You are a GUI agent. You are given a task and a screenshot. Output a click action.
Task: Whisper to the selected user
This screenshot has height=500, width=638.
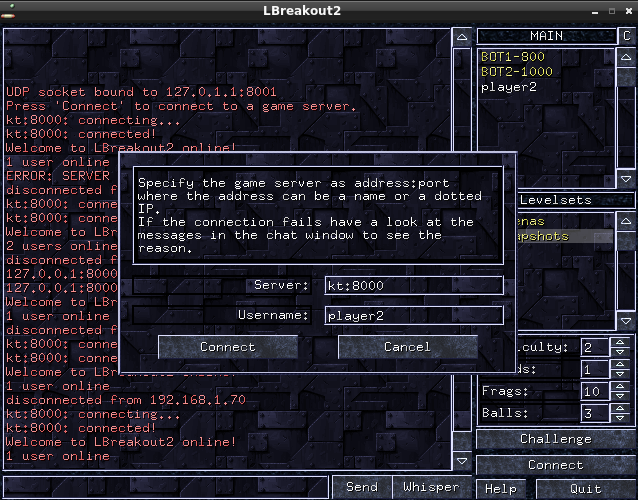(x=431, y=487)
